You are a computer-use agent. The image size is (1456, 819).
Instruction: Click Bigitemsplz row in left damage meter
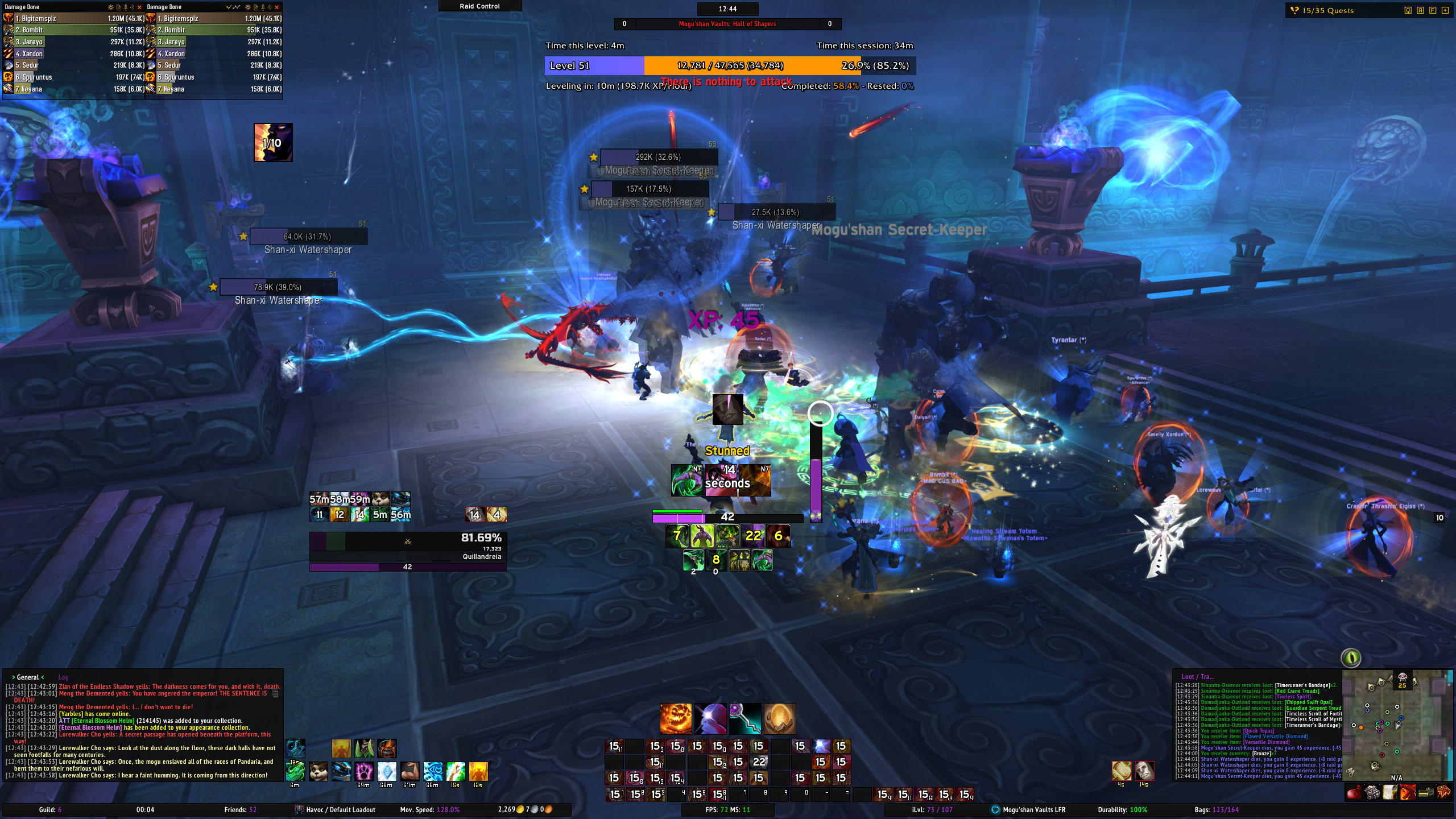point(74,18)
